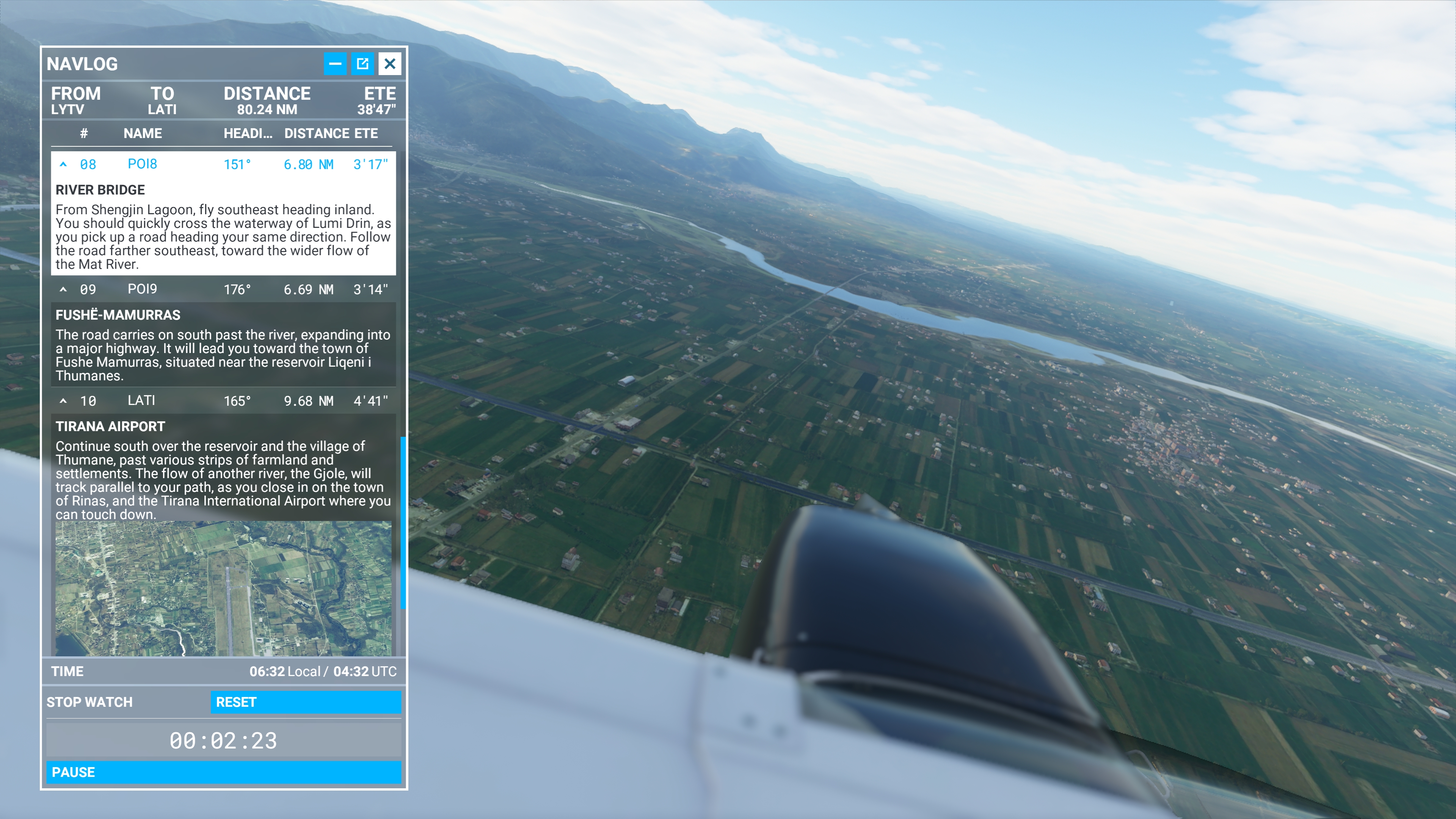Click the HEADING column header
The image size is (1456, 819).
coord(249,133)
